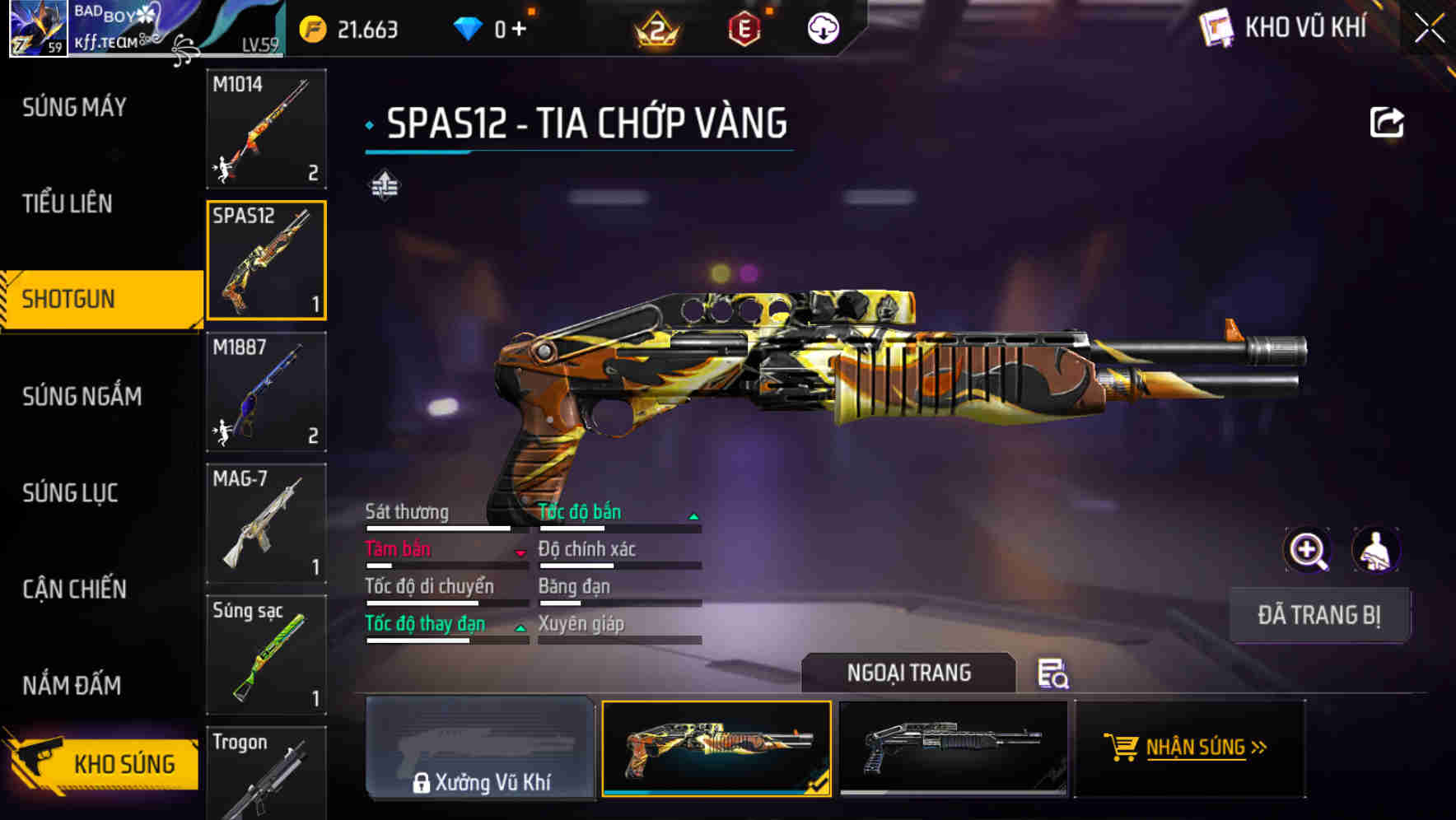
Task: Open the locked Xưởng Vũ Khí slot
Action: [480, 748]
